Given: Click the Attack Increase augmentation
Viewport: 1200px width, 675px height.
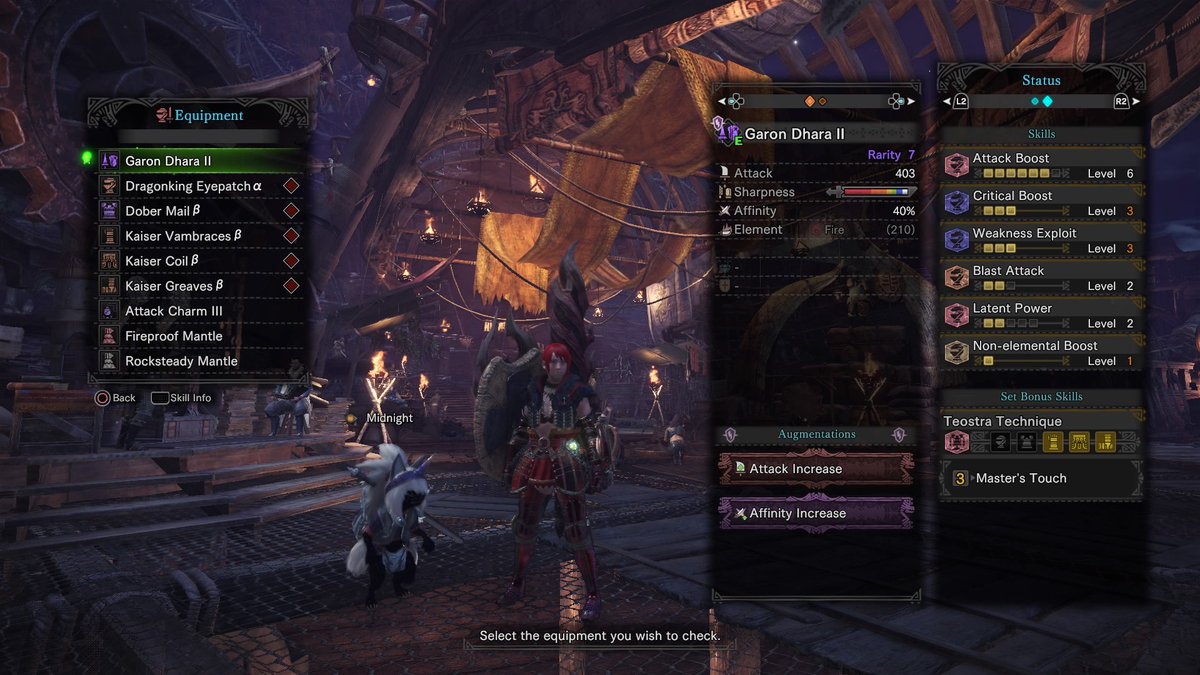Looking at the screenshot, I should [815, 469].
